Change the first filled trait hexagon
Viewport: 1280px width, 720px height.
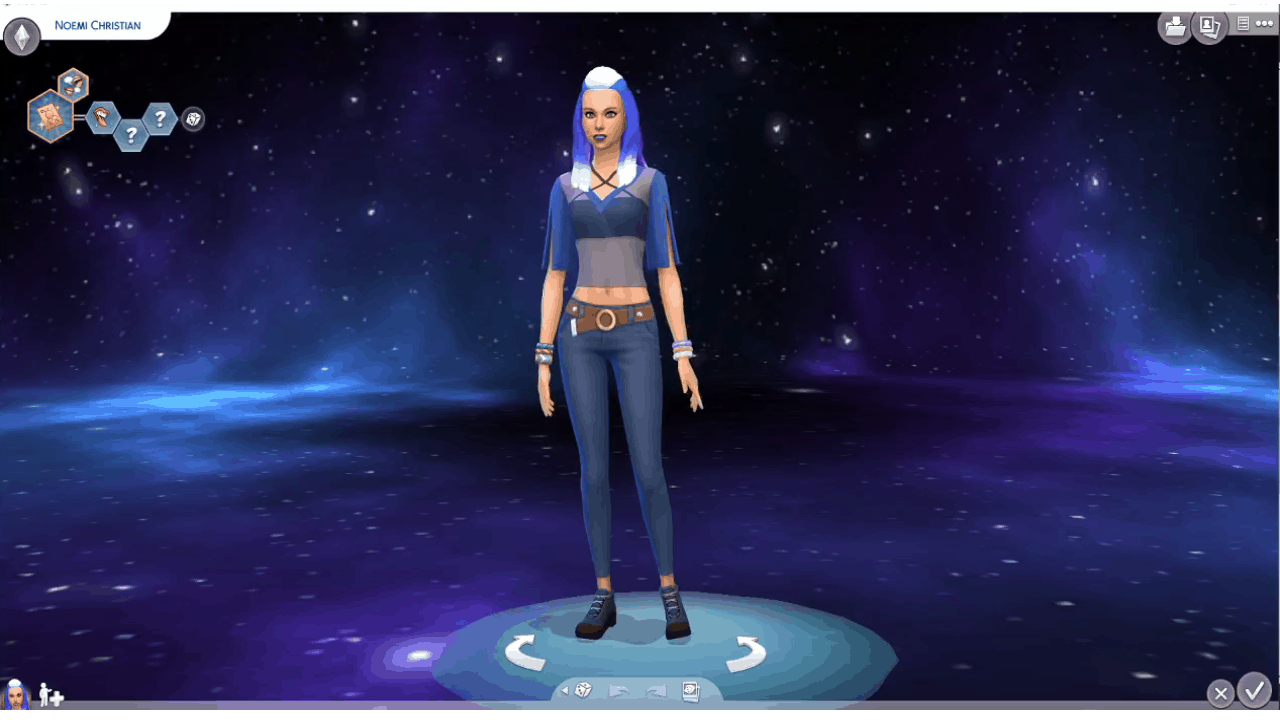pos(102,118)
